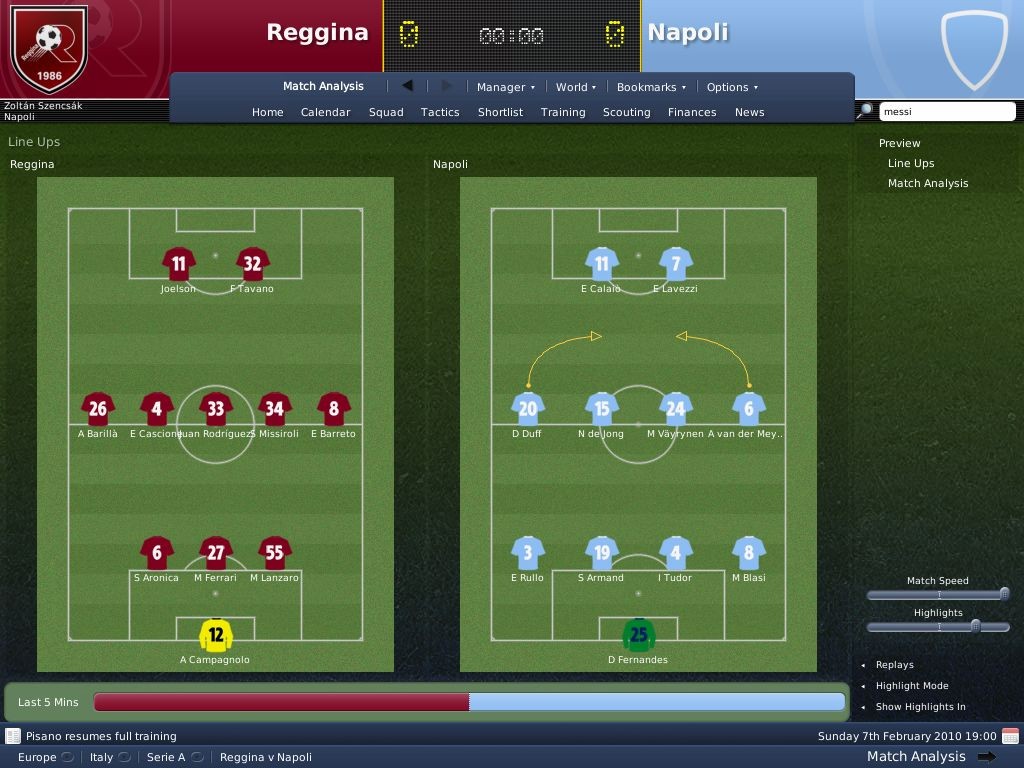Image resolution: width=1024 pixels, height=768 pixels.
Task: Select Napoli goalkeeper D Fernandes
Action: coord(638,635)
